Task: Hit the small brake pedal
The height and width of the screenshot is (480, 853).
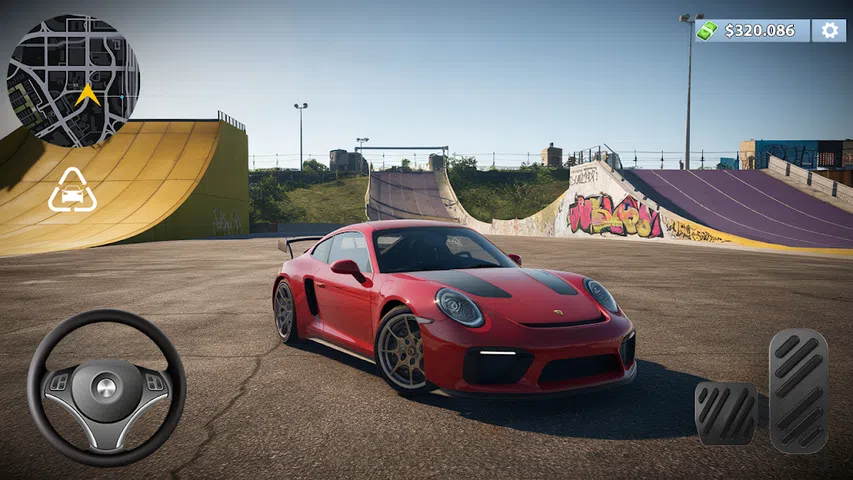Action: coord(726,412)
